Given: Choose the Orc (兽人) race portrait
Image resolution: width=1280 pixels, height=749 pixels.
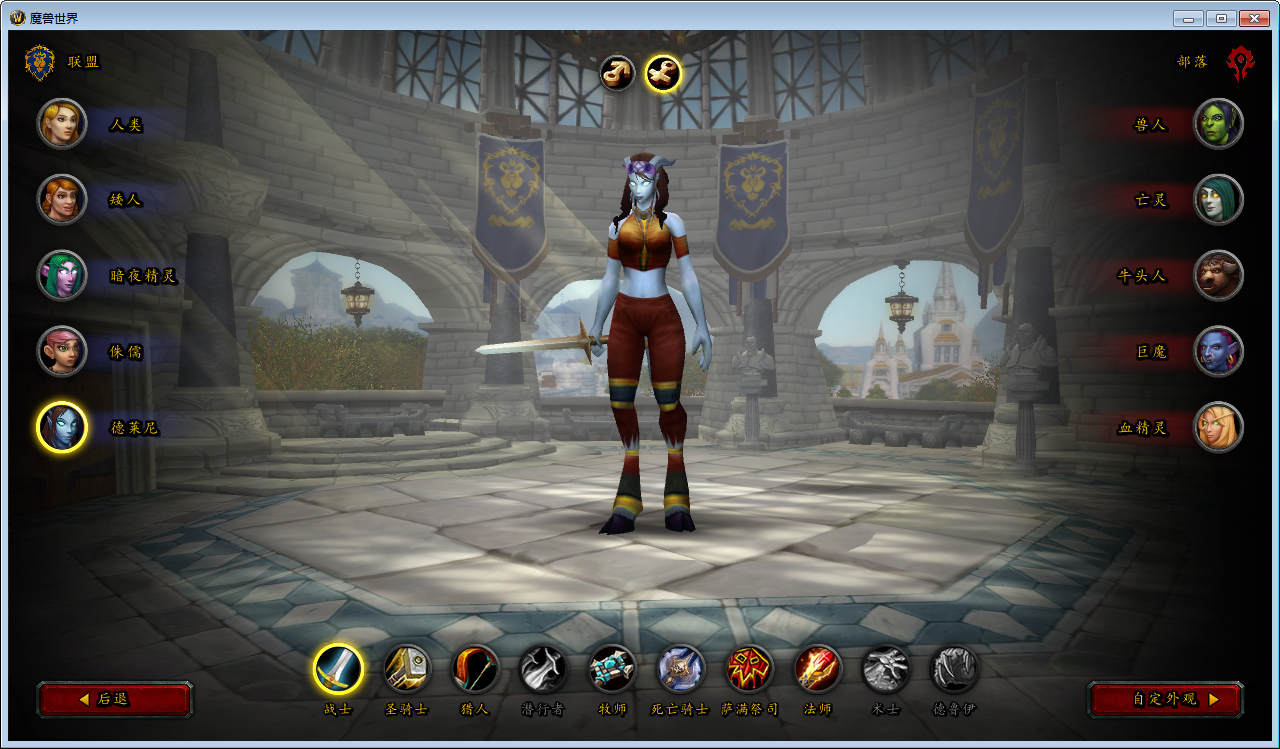Looking at the screenshot, I should click(1218, 123).
